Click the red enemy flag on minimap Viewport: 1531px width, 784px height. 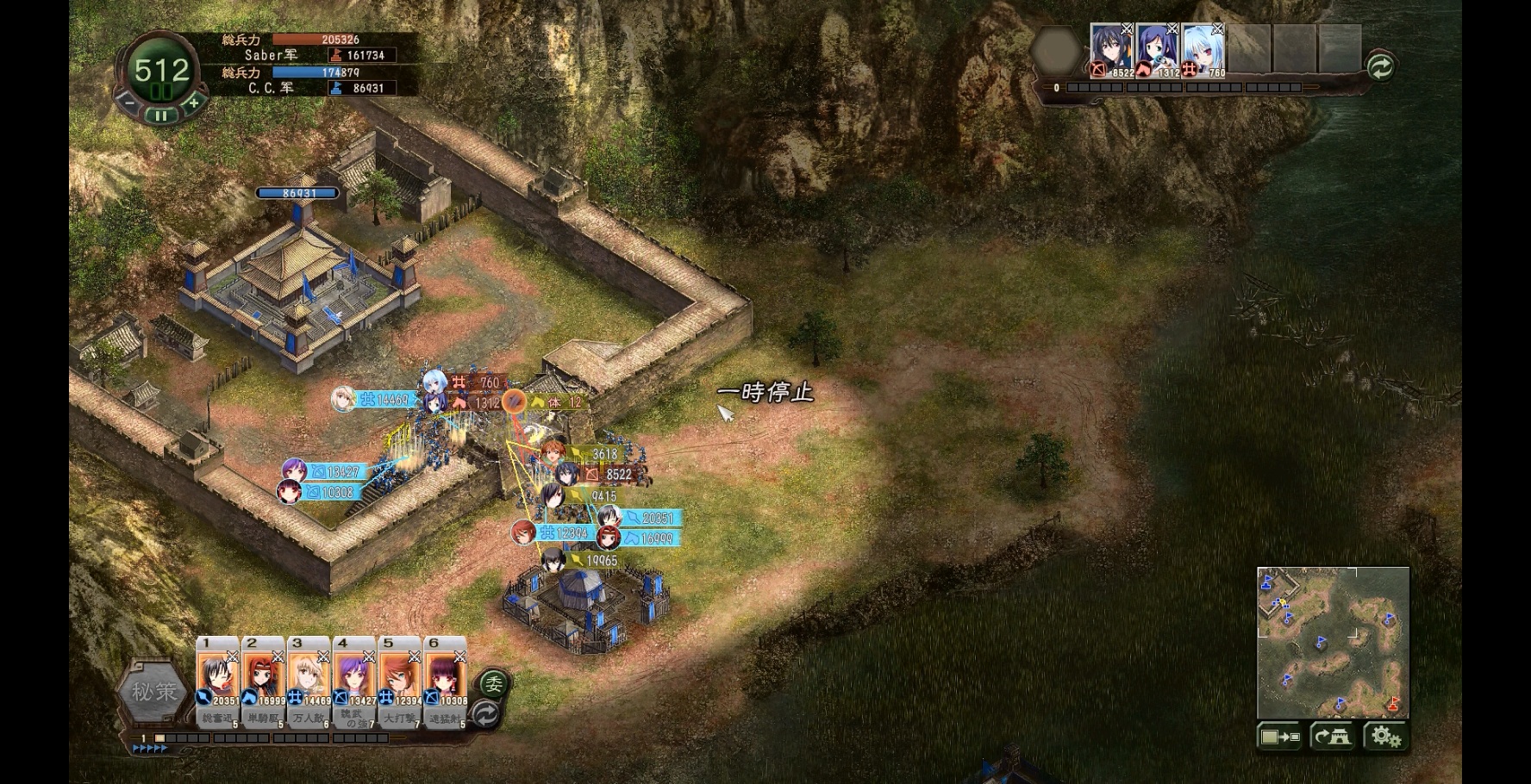point(1394,702)
